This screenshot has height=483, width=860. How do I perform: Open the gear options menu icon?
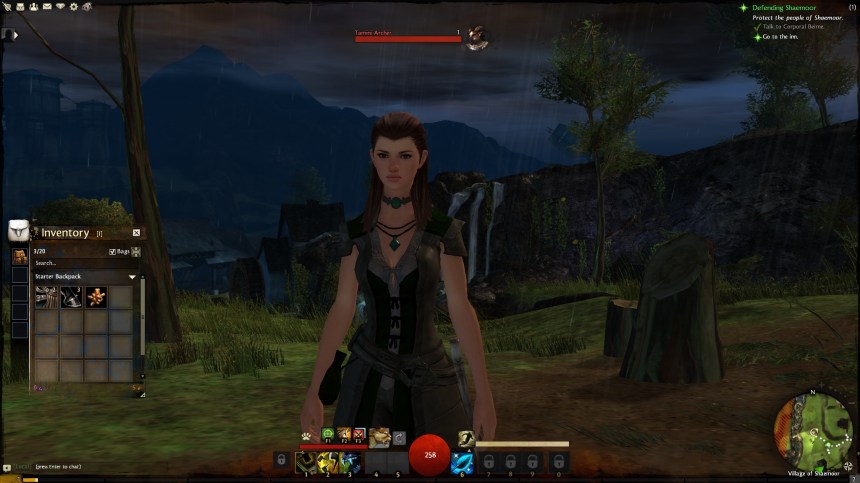[73, 6]
